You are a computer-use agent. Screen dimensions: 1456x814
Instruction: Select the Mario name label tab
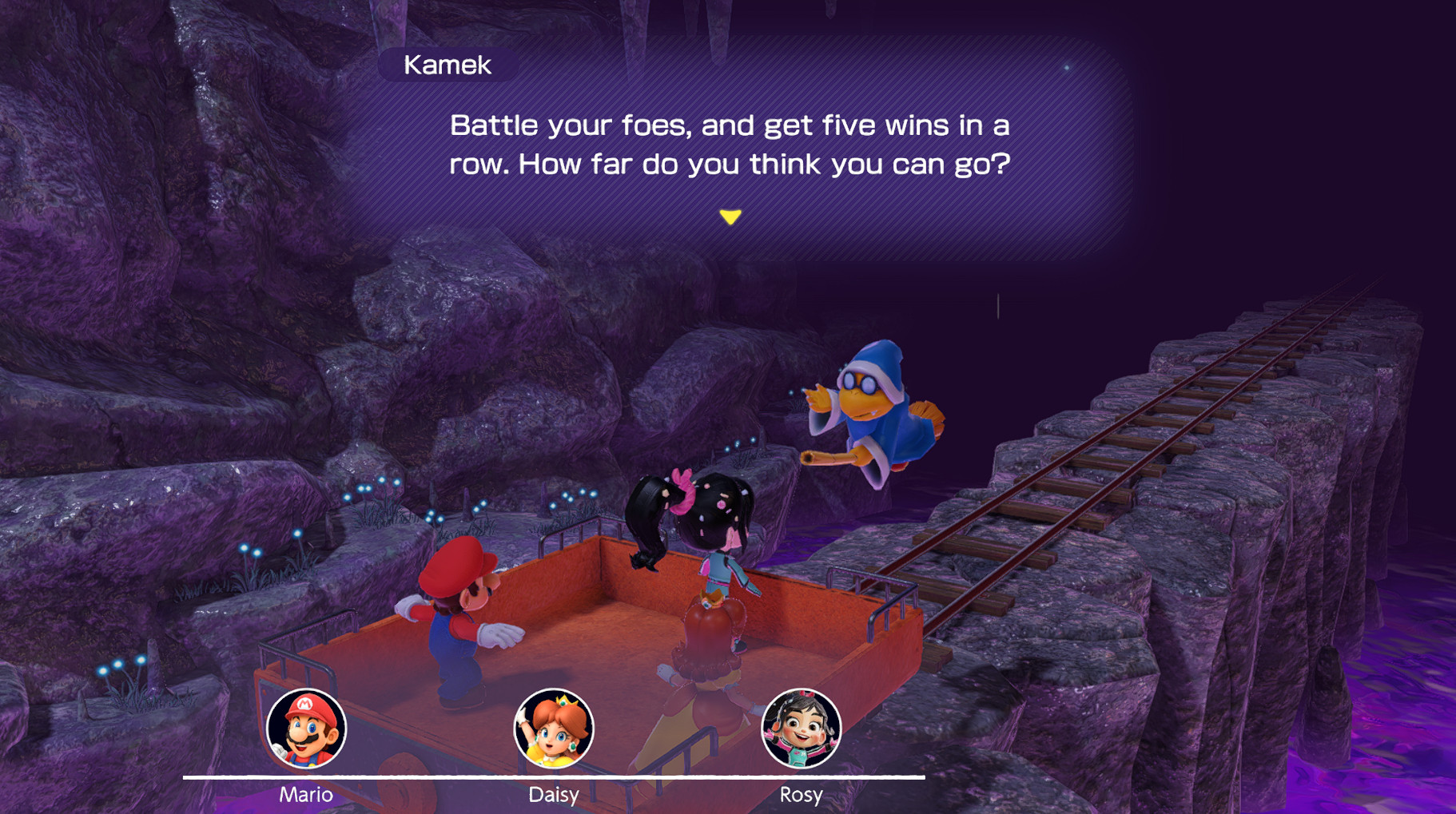coord(306,794)
